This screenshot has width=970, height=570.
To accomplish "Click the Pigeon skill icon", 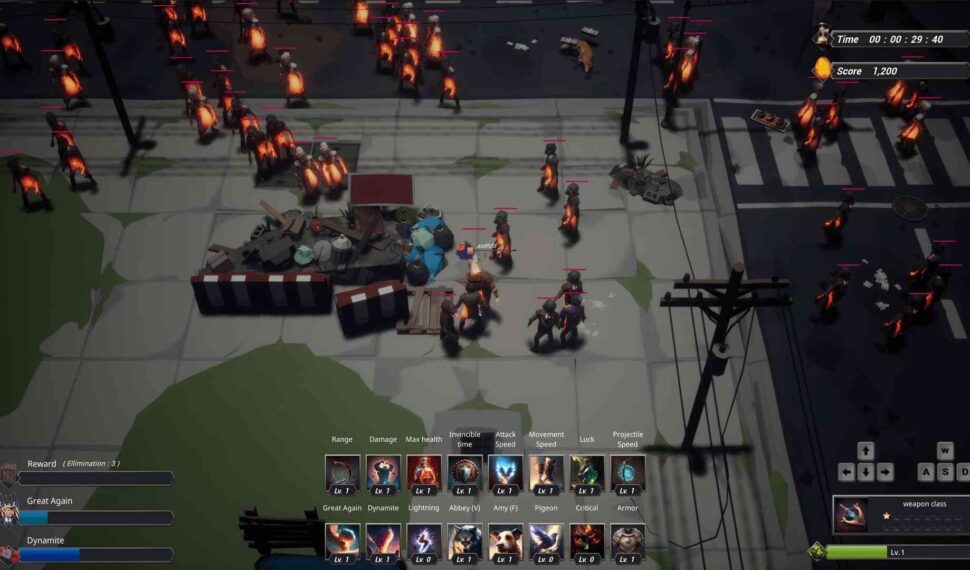I will [x=546, y=541].
